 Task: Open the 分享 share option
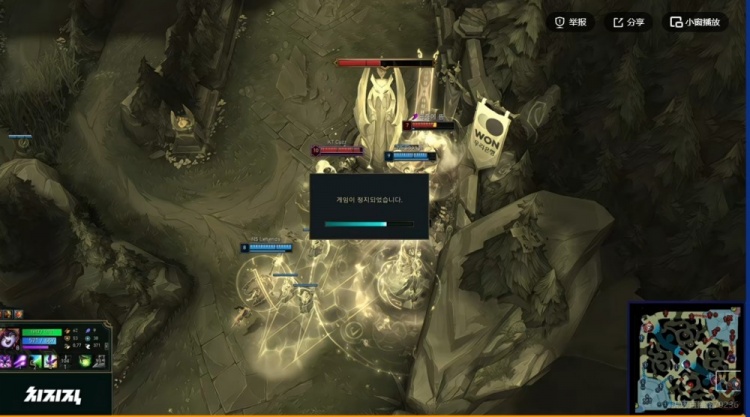628,22
